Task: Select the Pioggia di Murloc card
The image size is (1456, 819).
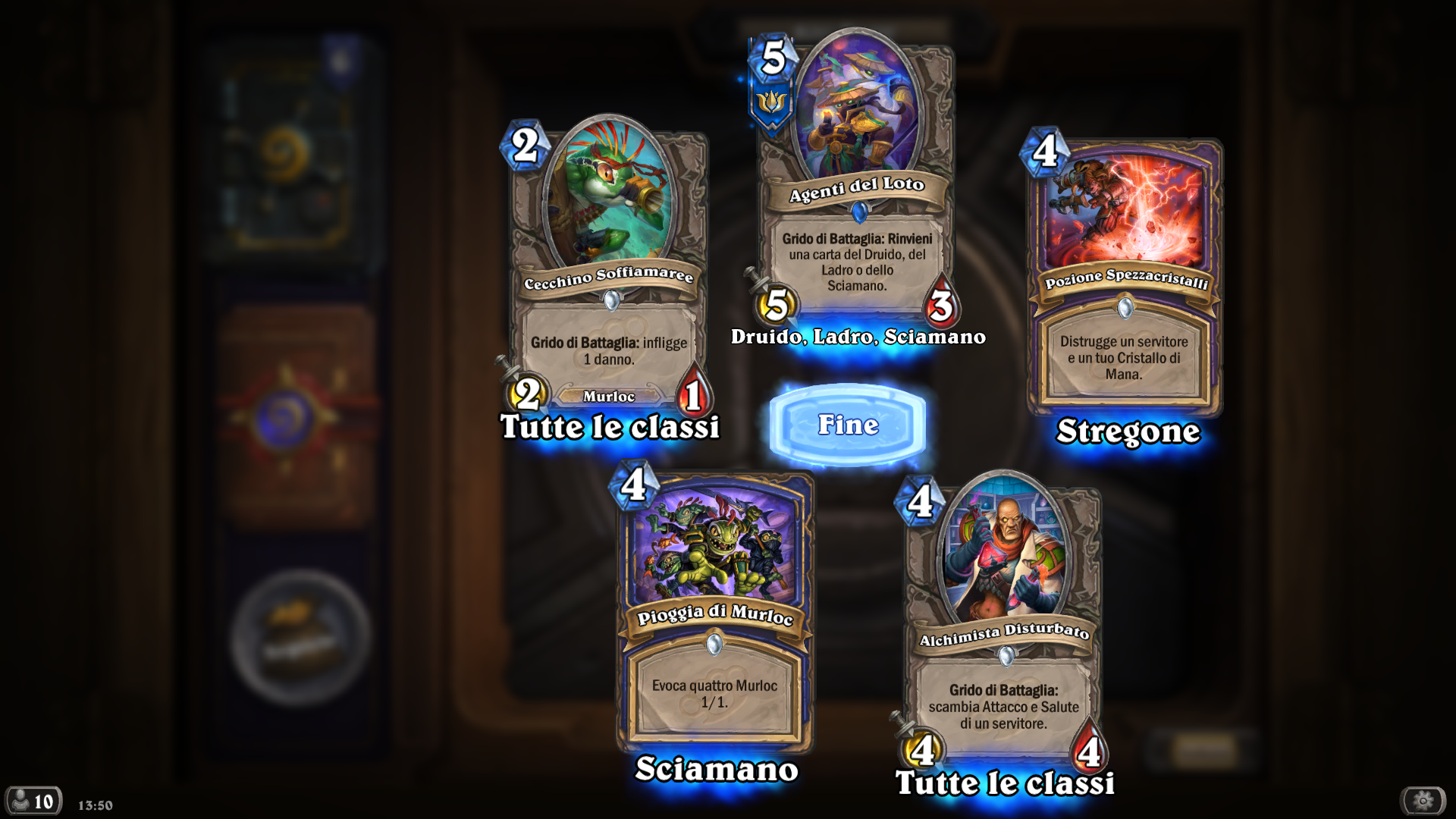Action: pyautogui.click(x=714, y=607)
